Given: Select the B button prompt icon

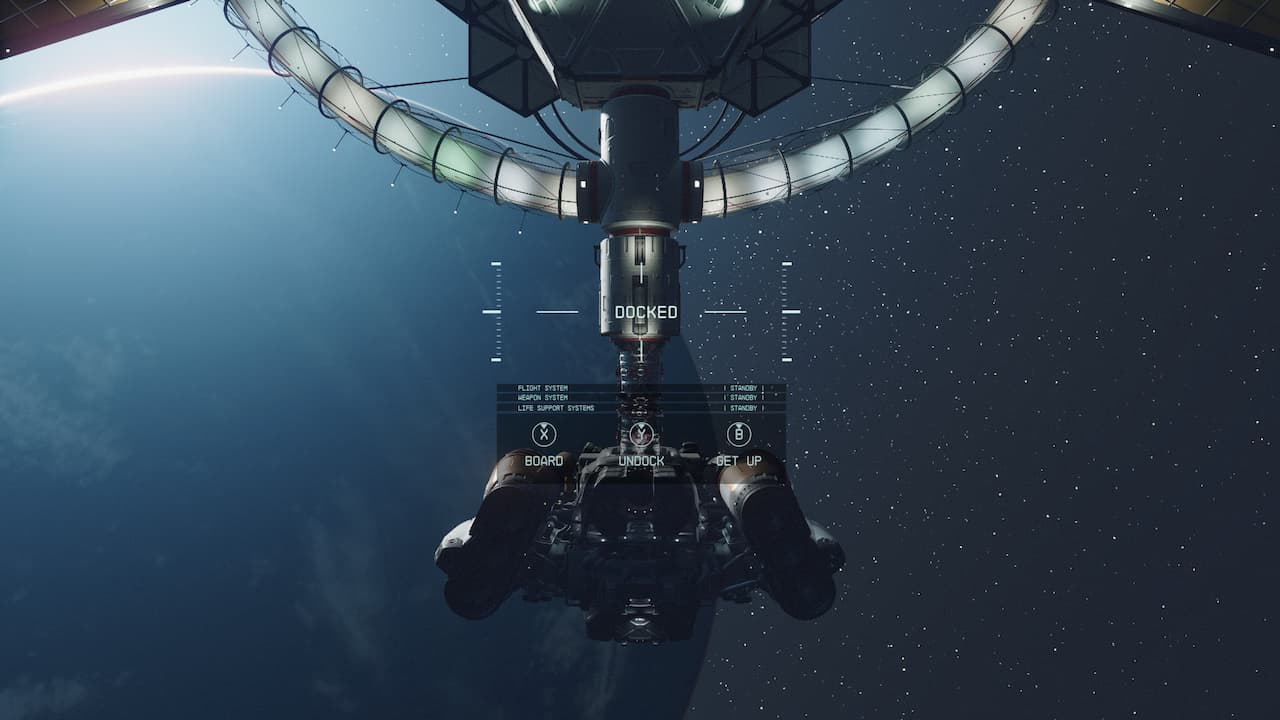Looking at the screenshot, I should click(739, 435).
